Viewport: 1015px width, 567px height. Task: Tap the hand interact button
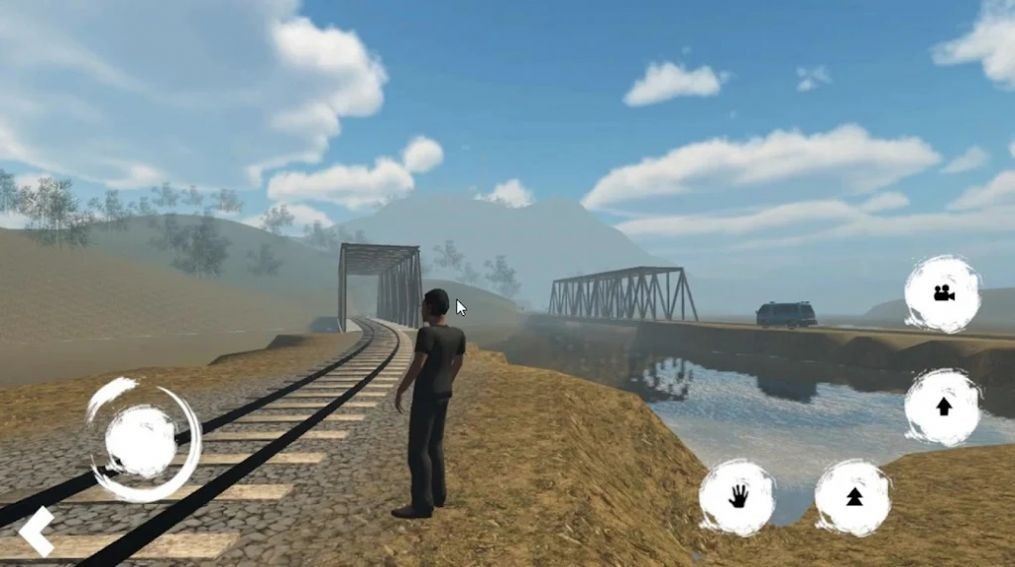[x=737, y=497]
